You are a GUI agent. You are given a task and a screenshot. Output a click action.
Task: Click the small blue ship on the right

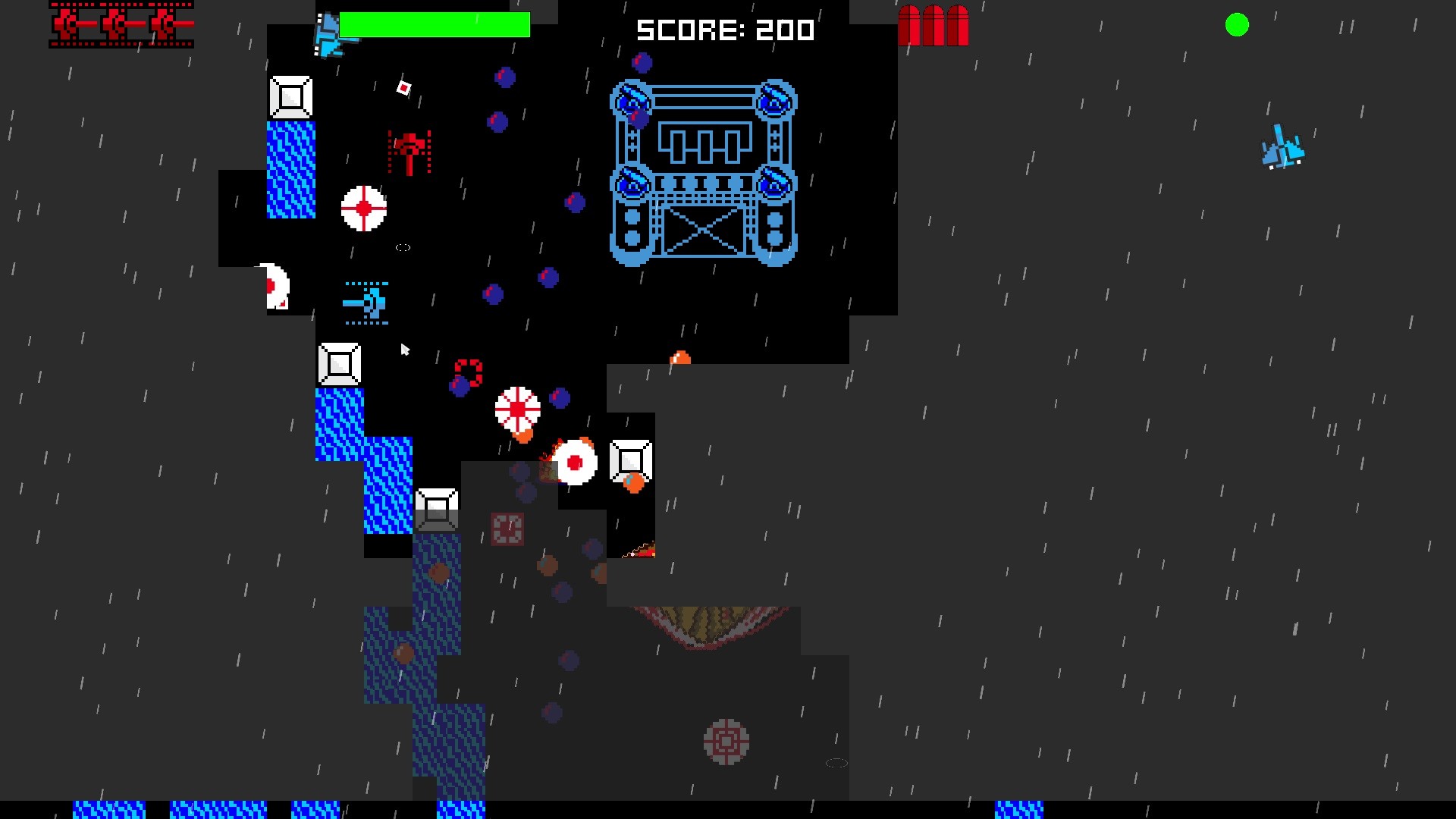[1283, 151]
